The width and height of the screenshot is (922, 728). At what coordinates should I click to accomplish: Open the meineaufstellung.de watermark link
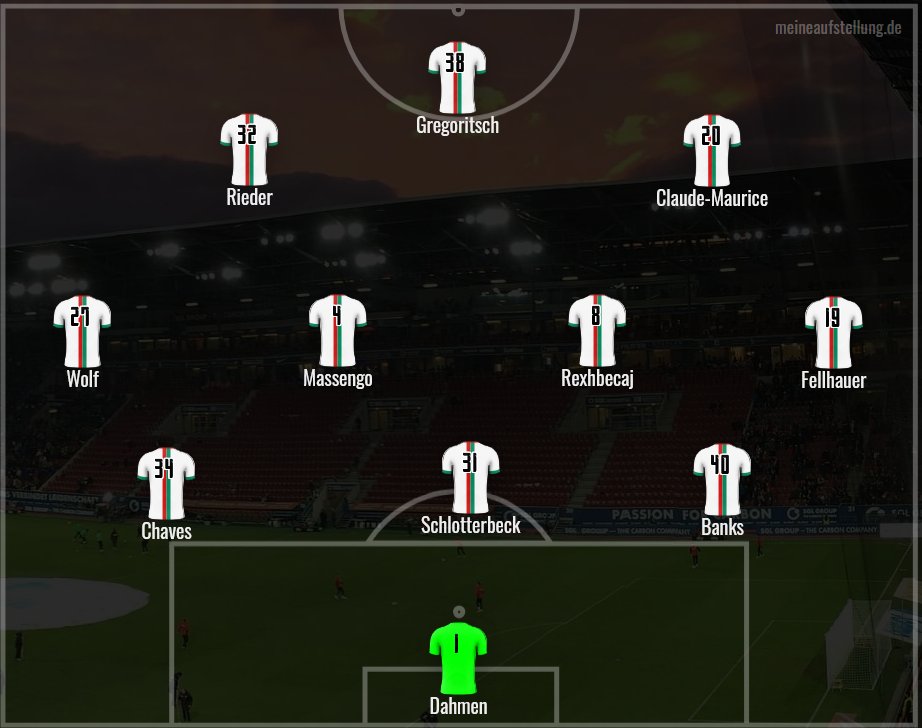click(838, 27)
